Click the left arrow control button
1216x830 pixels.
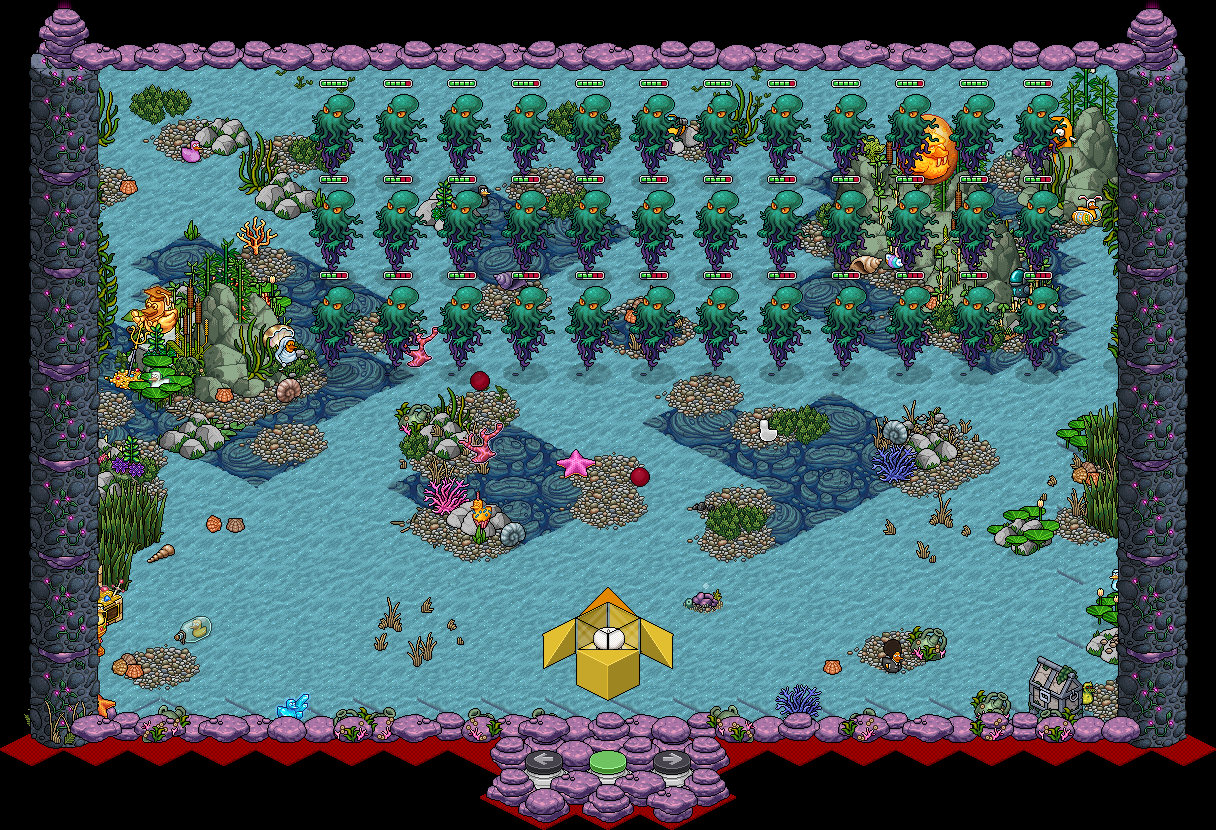pyautogui.click(x=543, y=762)
